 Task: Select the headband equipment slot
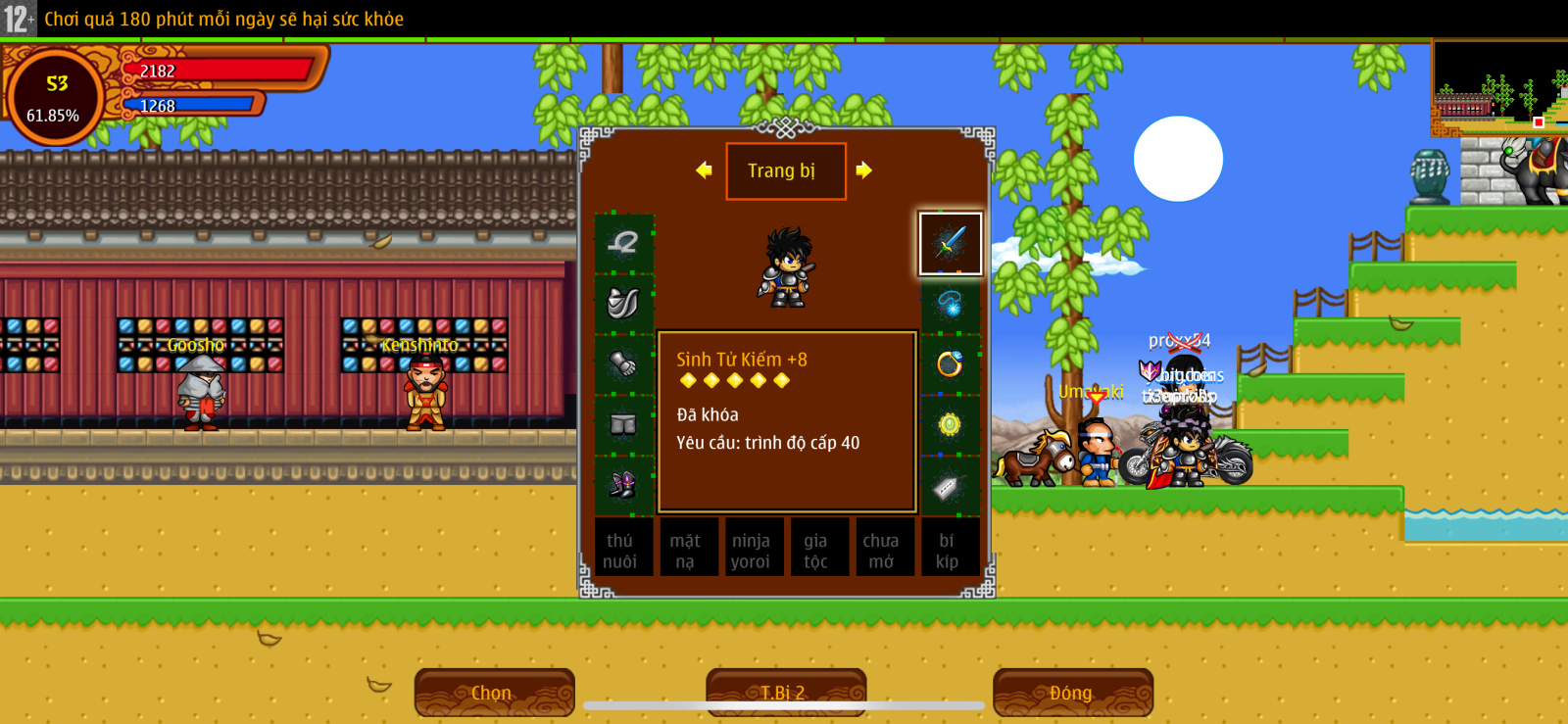[623, 243]
